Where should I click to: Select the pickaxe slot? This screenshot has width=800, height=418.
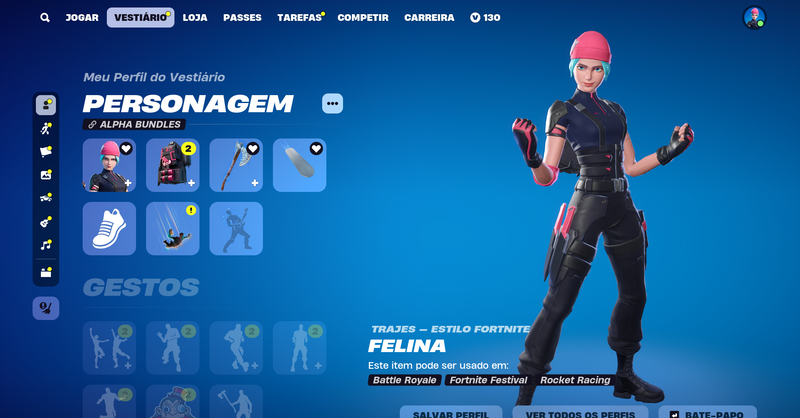click(x=236, y=165)
